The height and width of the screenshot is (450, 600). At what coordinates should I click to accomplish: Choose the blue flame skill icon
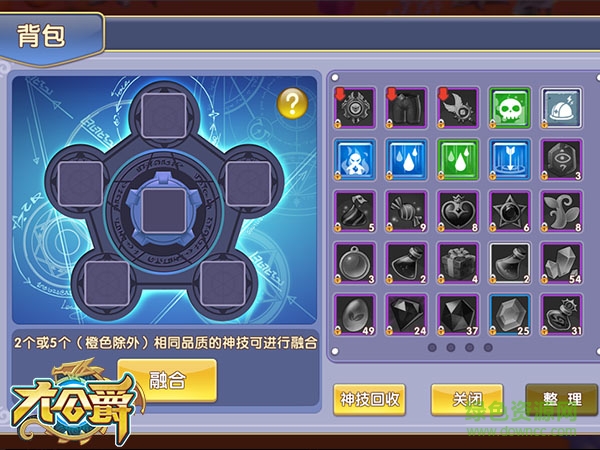[355, 159]
